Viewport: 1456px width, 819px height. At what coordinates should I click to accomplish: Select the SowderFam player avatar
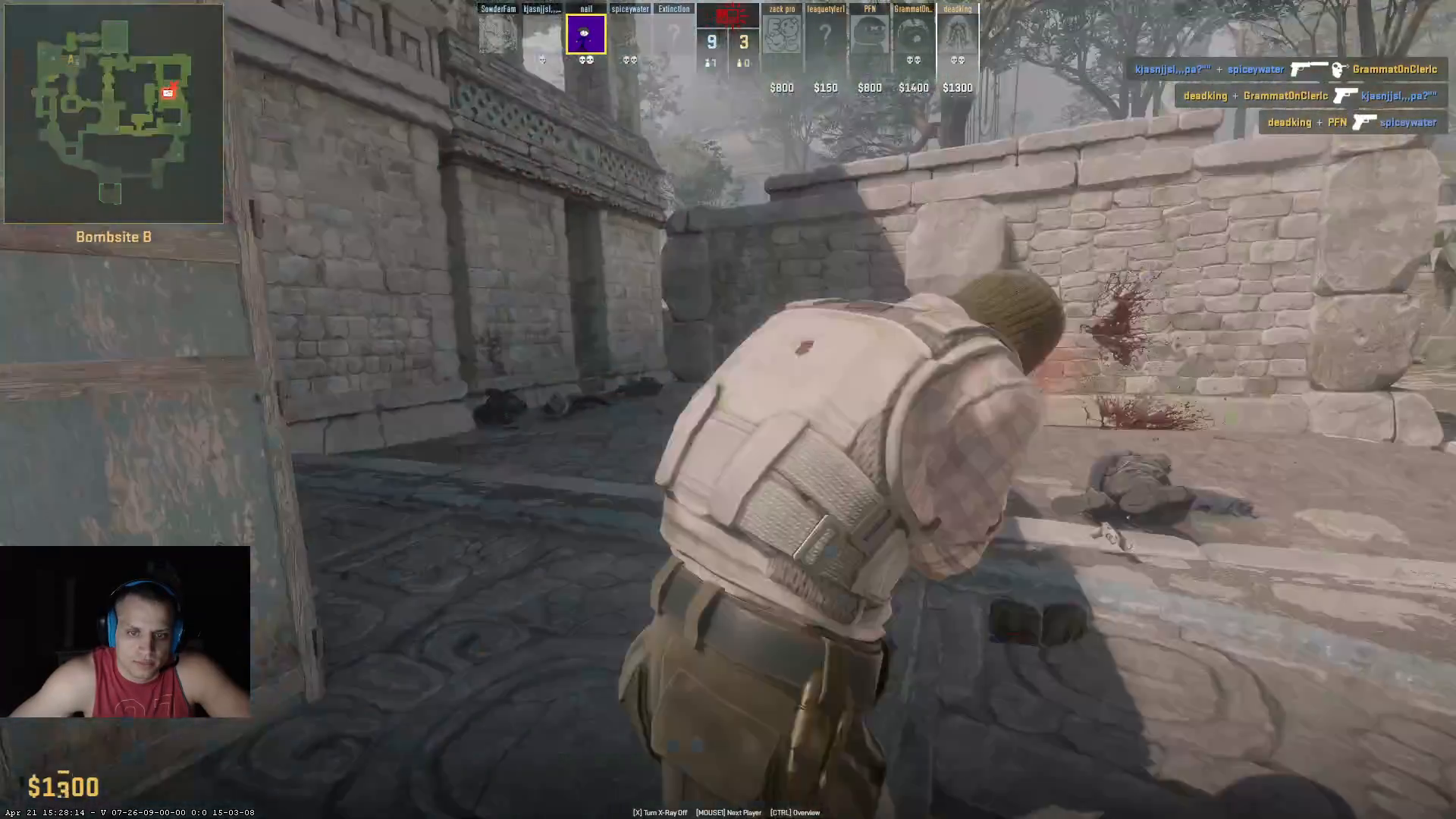pyautogui.click(x=497, y=33)
